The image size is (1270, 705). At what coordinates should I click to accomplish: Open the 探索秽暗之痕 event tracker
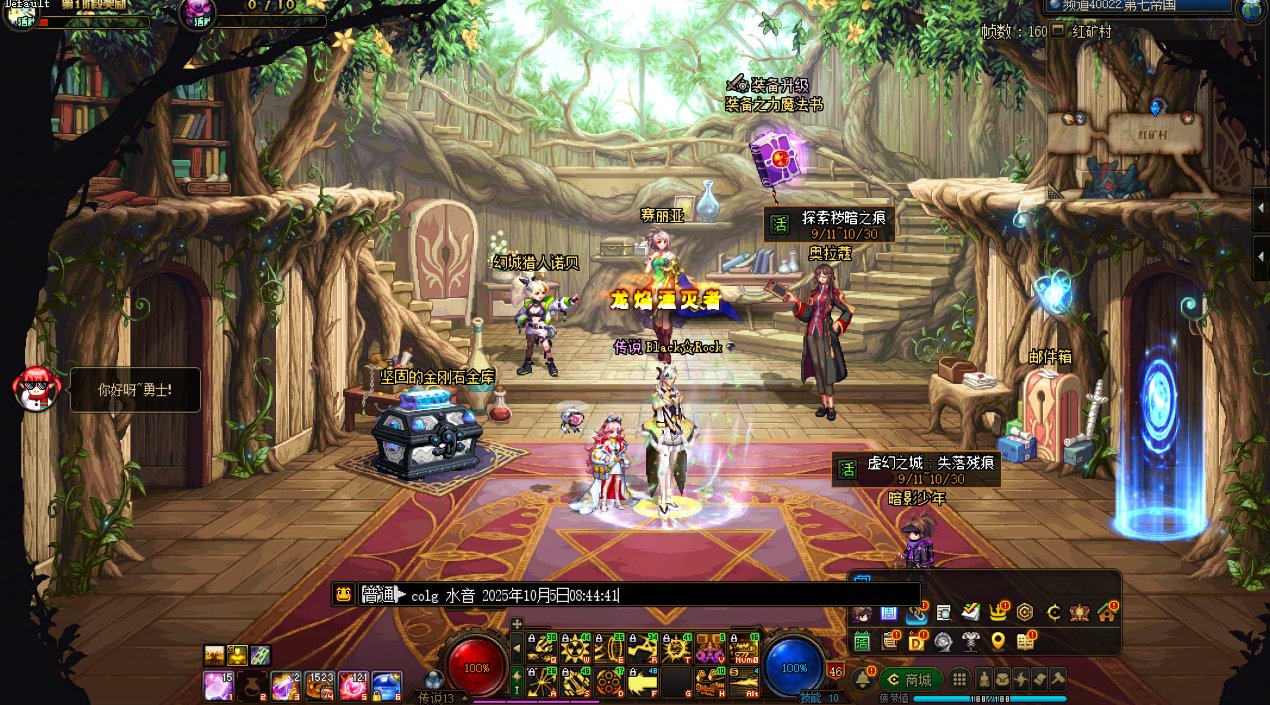[x=829, y=224]
